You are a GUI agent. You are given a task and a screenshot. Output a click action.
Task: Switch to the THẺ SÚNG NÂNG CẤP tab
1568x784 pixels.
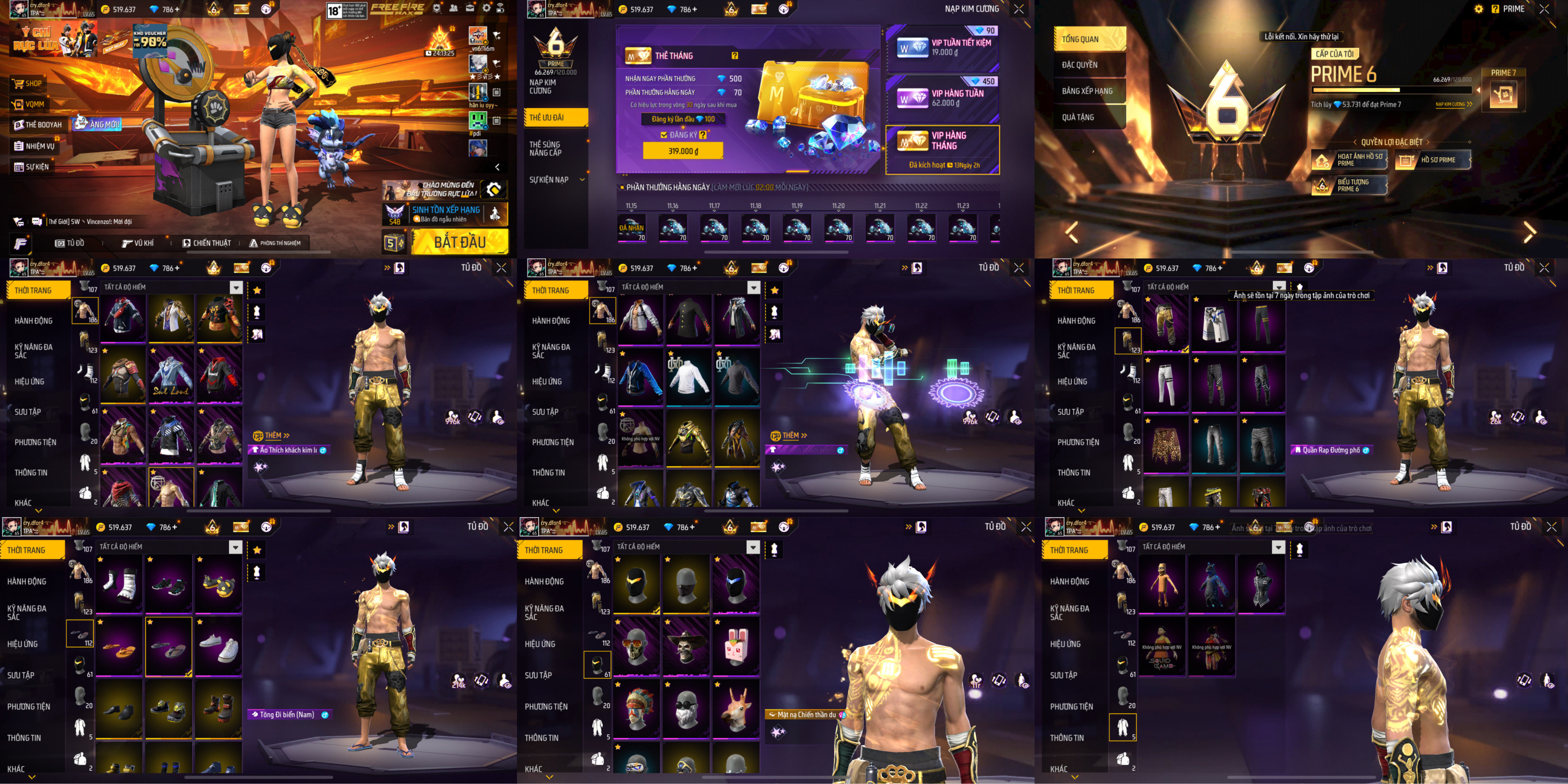pyautogui.click(x=545, y=149)
